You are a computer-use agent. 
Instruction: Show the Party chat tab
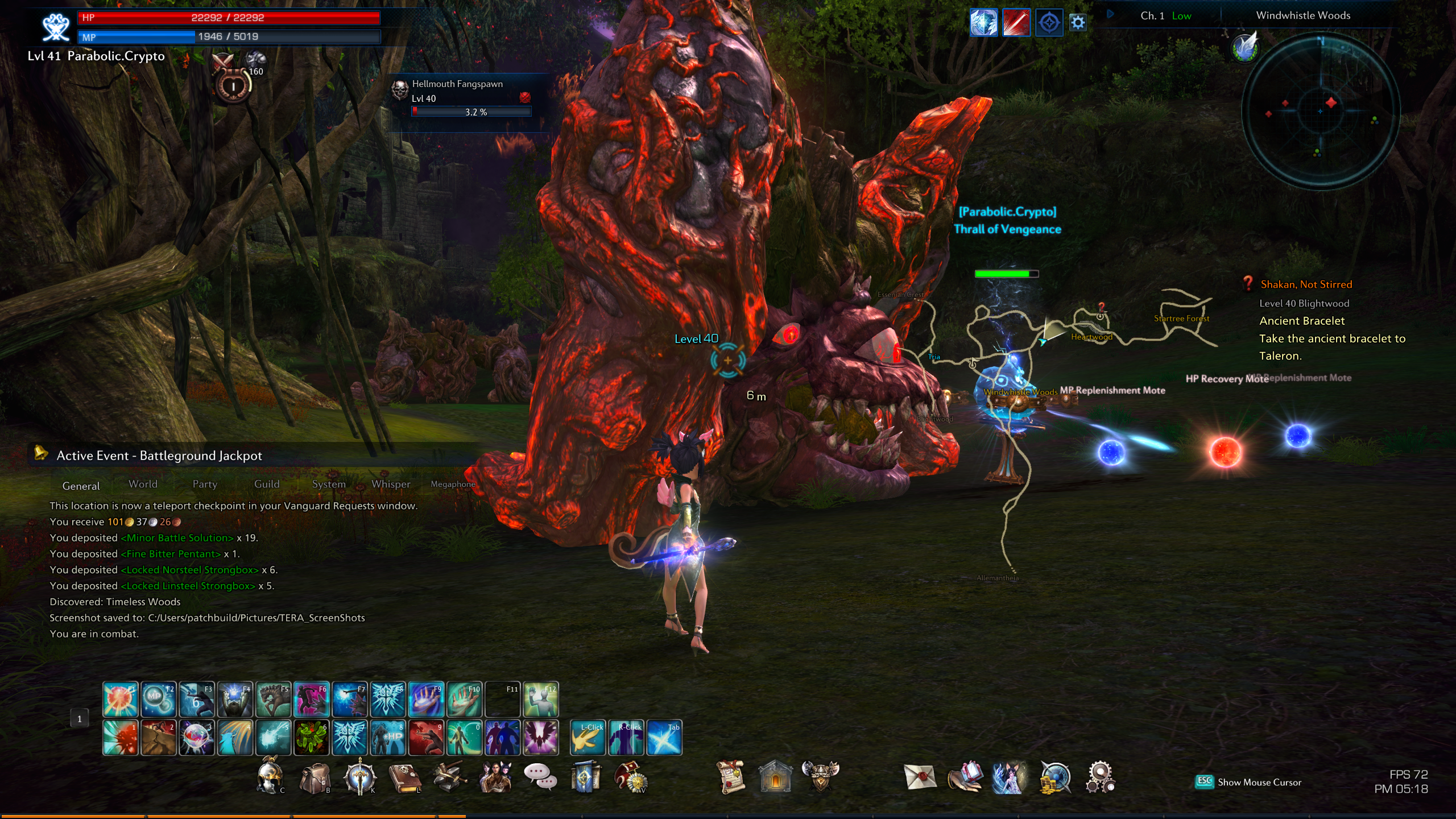[x=205, y=484]
